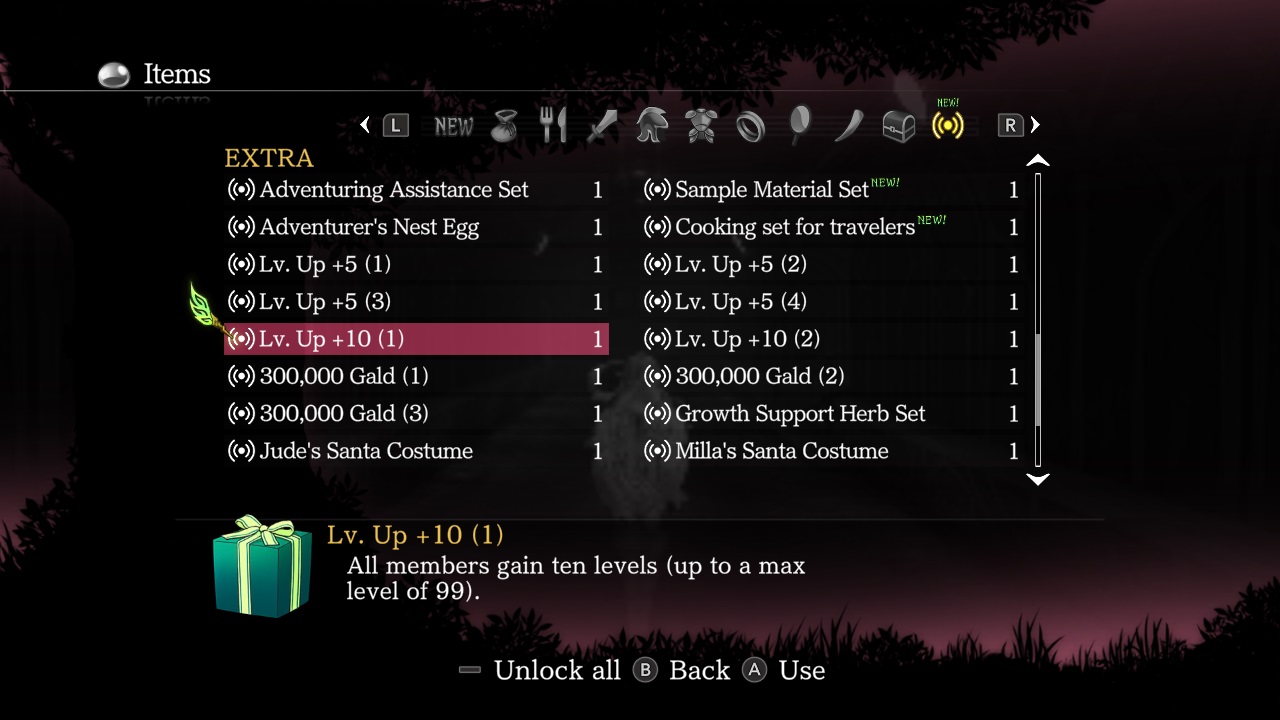
Task: Open the fork food items category
Action: tap(553, 125)
